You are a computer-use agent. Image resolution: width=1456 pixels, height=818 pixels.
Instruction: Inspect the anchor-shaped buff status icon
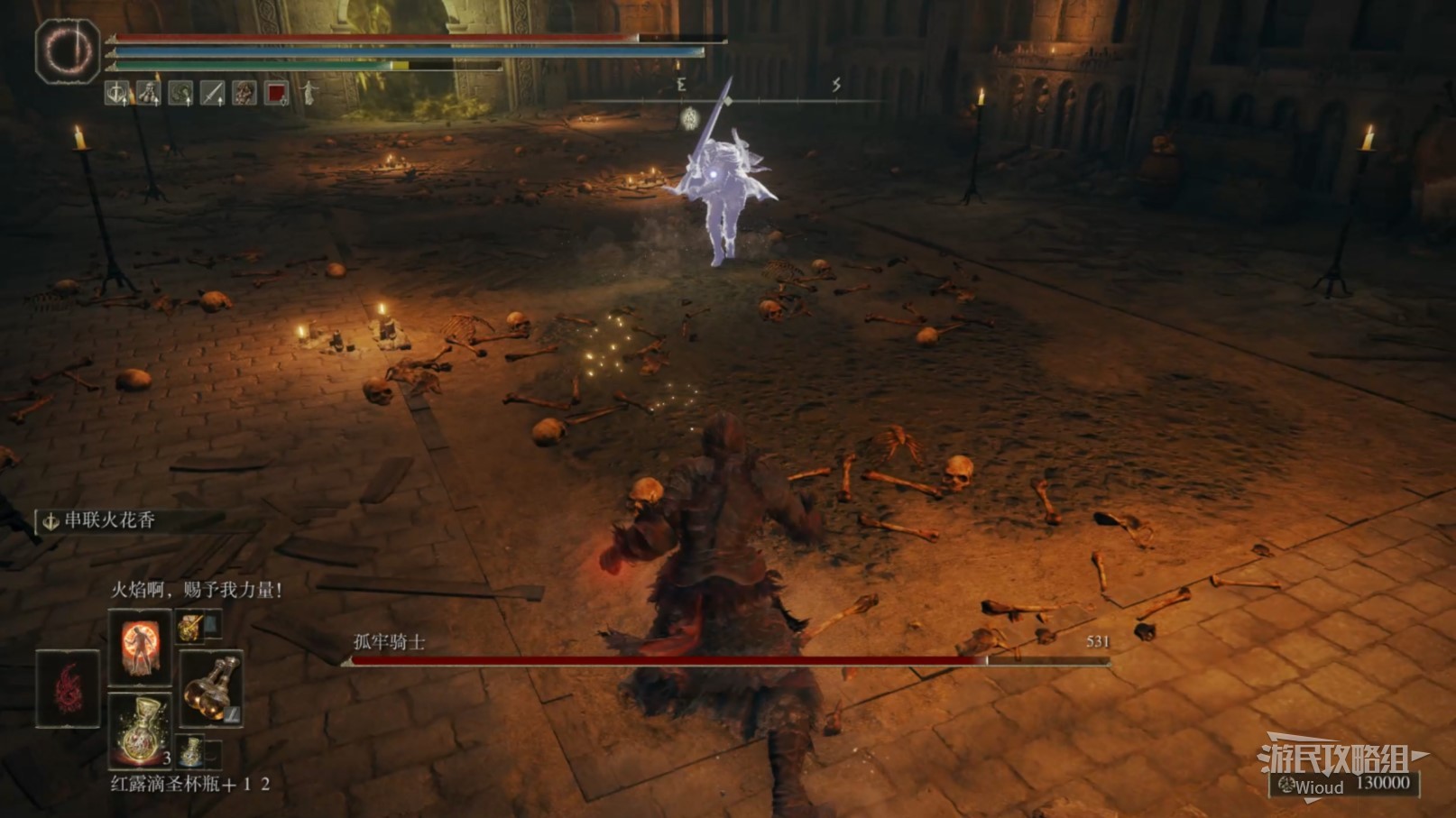click(117, 92)
